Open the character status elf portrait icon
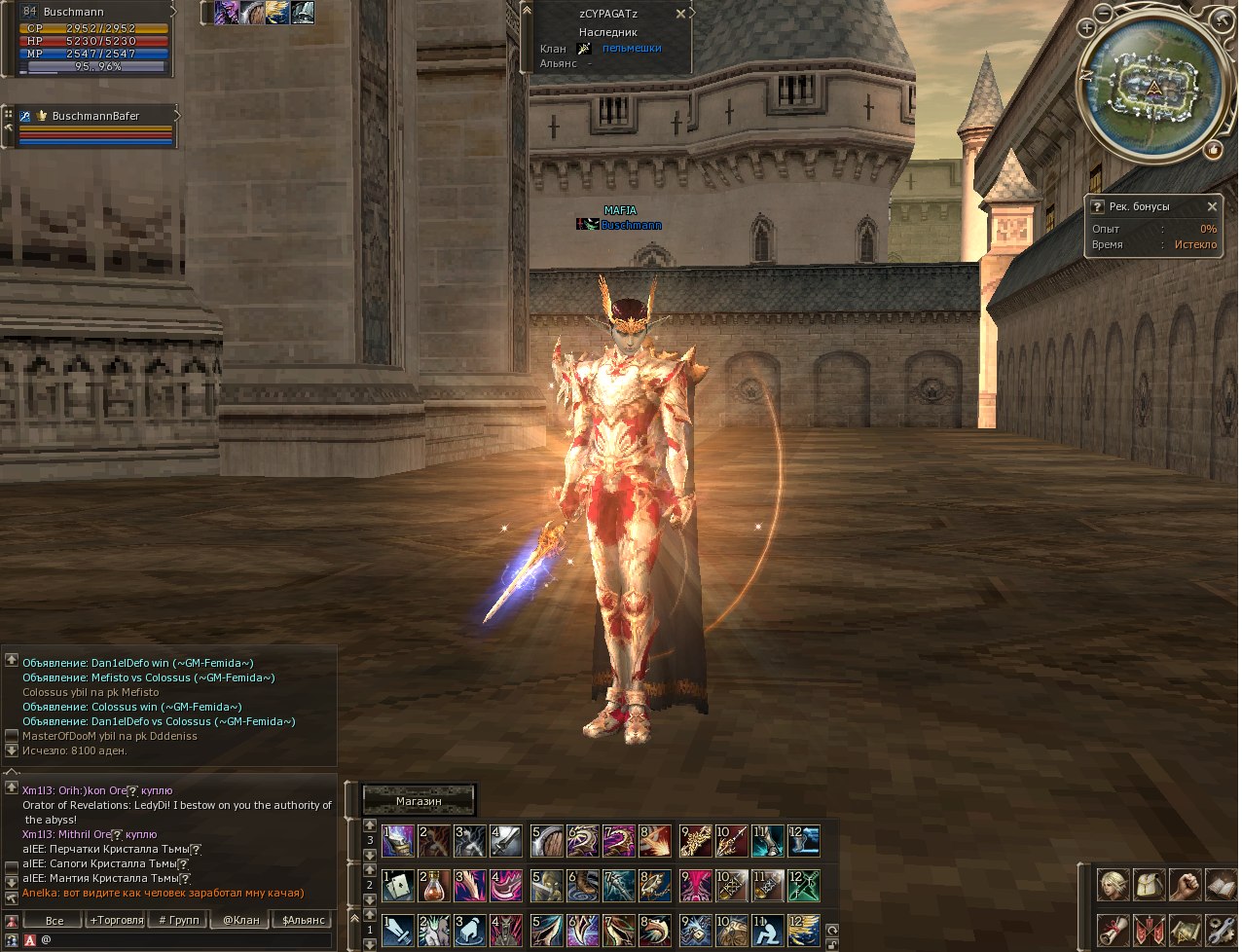 (x=1114, y=885)
